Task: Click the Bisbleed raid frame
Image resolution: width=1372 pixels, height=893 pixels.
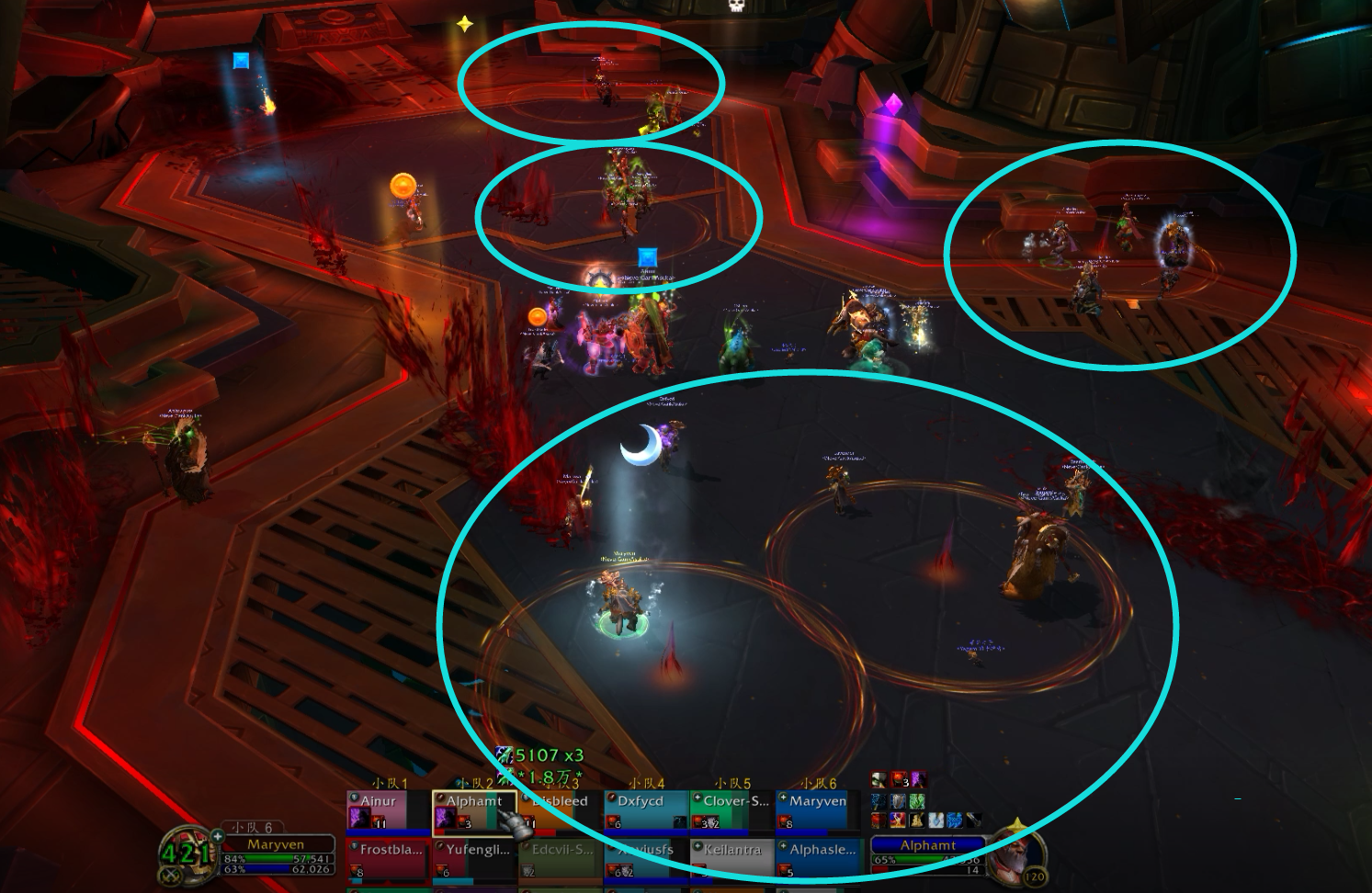Action: coord(560,810)
